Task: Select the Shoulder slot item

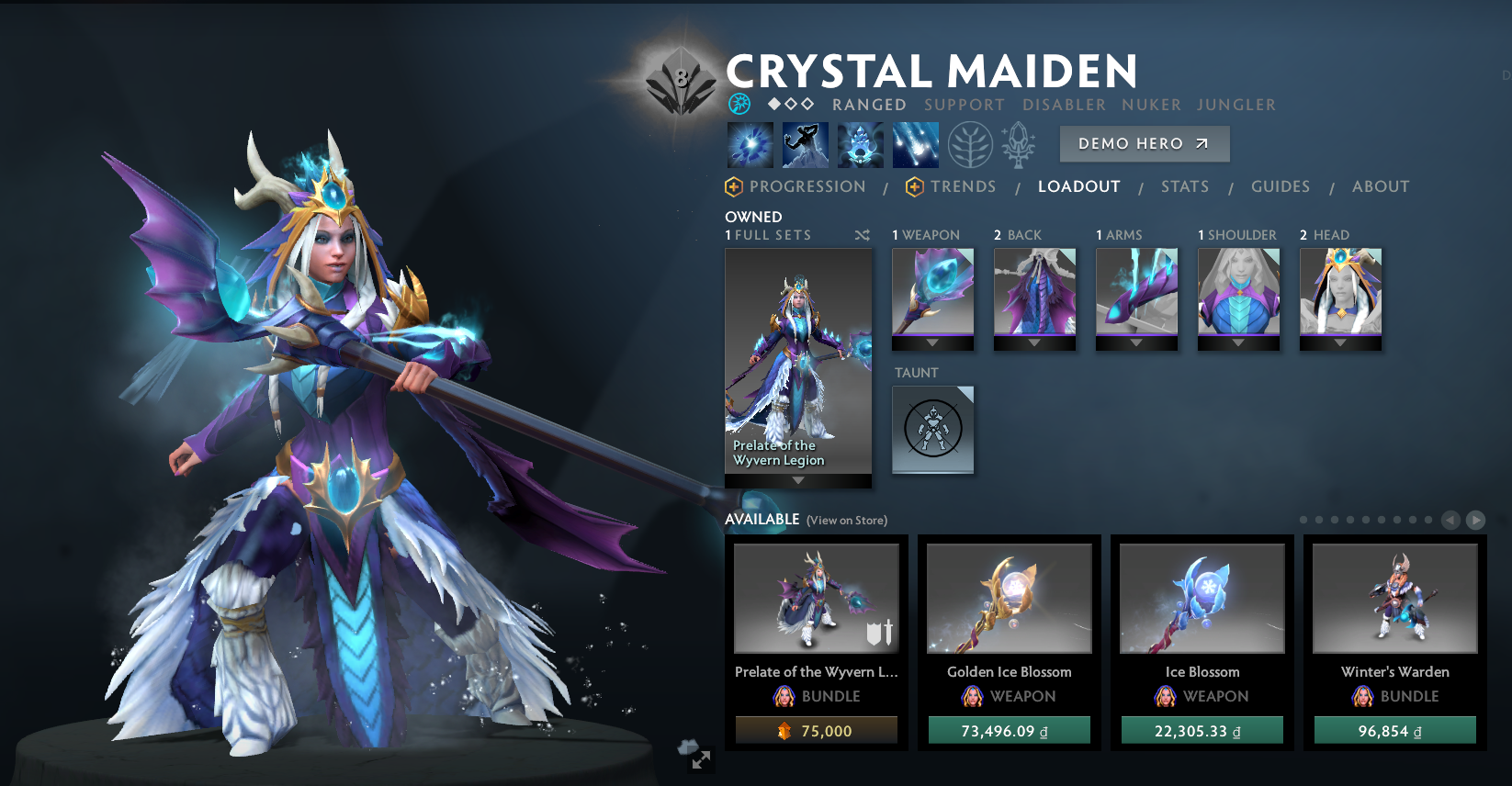Action: pos(1237,292)
